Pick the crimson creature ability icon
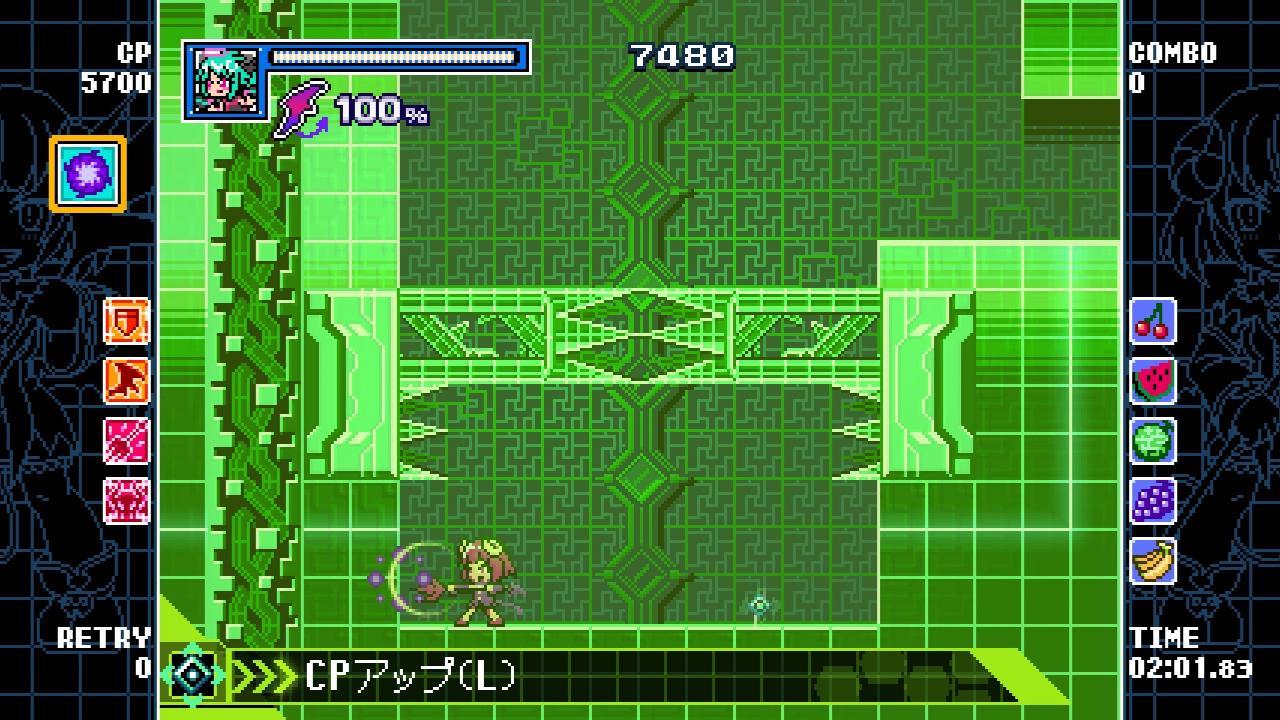 coord(127,501)
